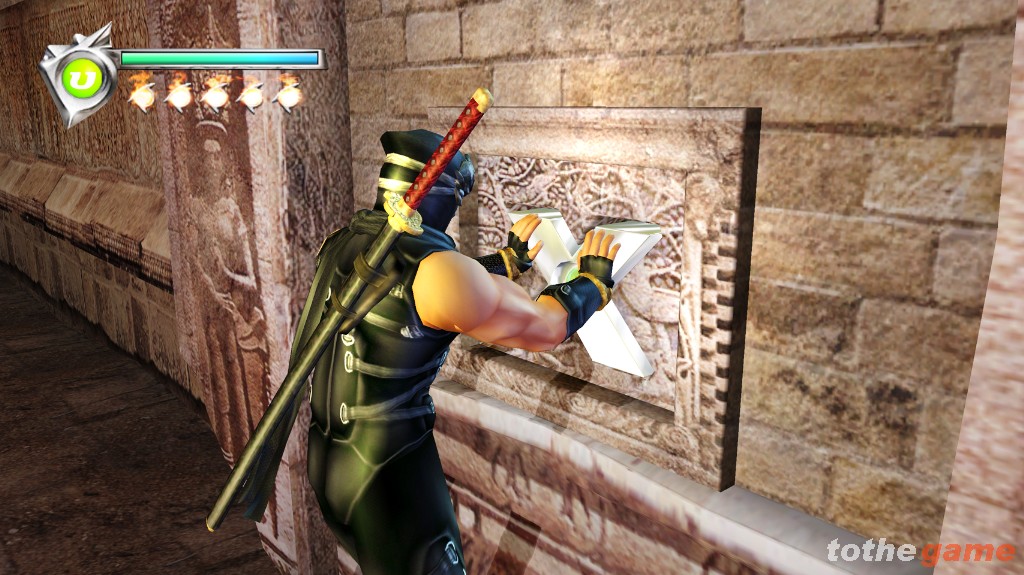Select the green ninpo emblem icon
This screenshot has height=575, width=1024.
76,76
